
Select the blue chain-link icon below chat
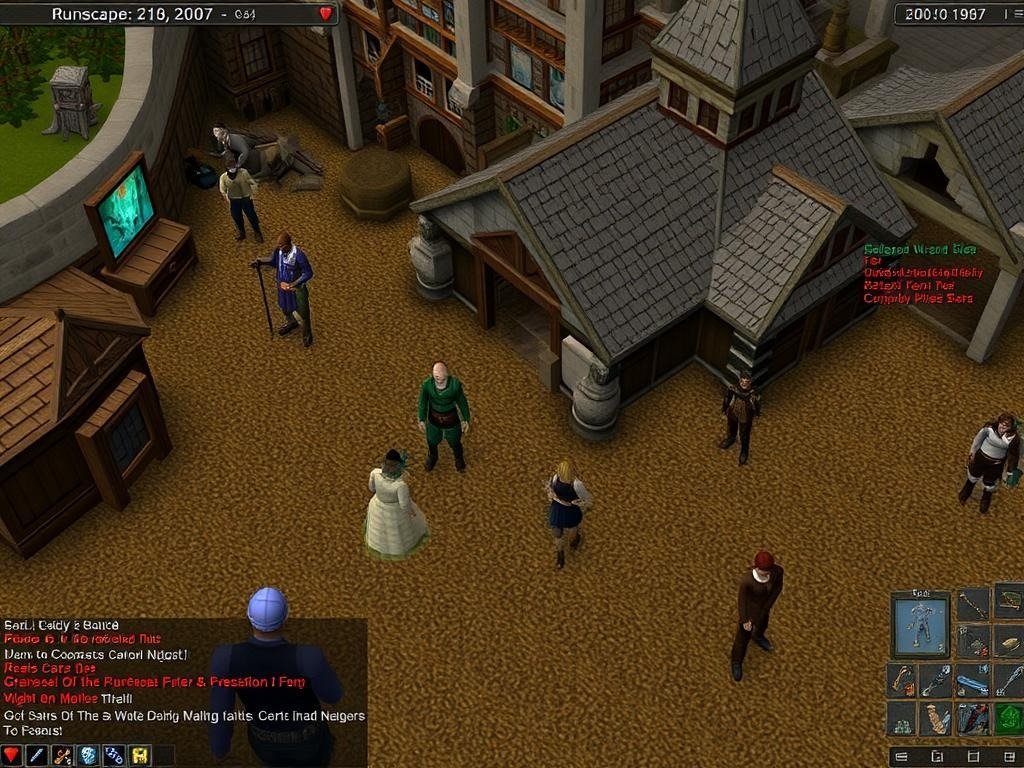(x=114, y=755)
